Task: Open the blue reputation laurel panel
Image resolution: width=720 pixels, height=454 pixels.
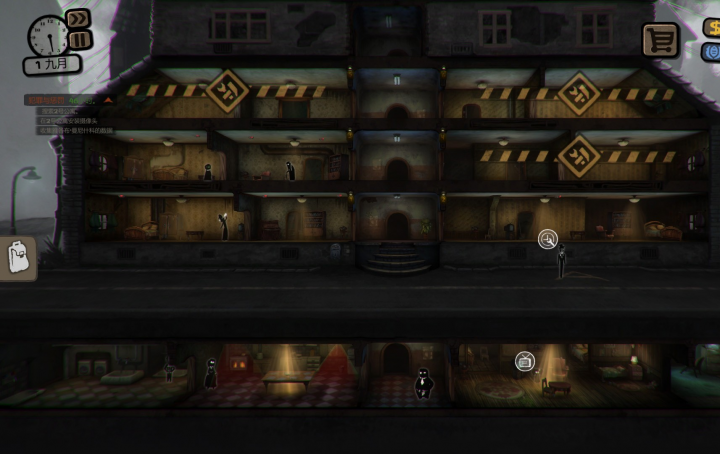Action: tap(712, 51)
